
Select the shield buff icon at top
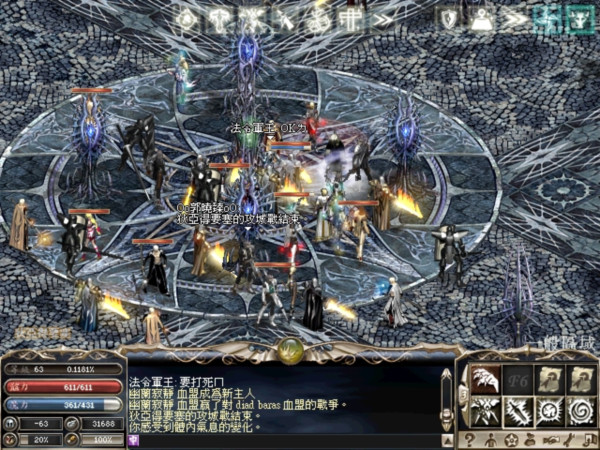click(450, 19)
